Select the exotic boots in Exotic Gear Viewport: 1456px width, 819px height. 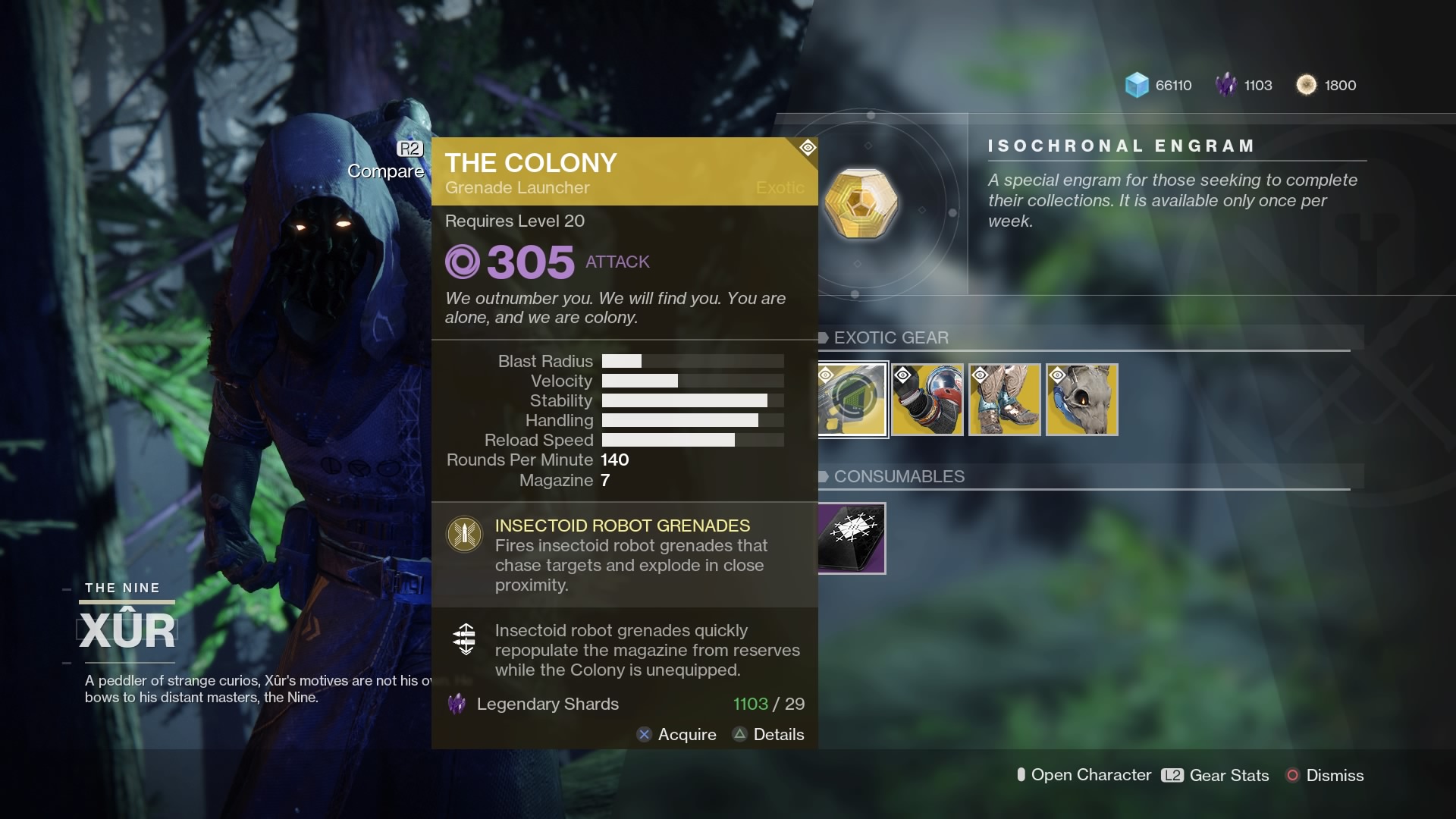1005,400
